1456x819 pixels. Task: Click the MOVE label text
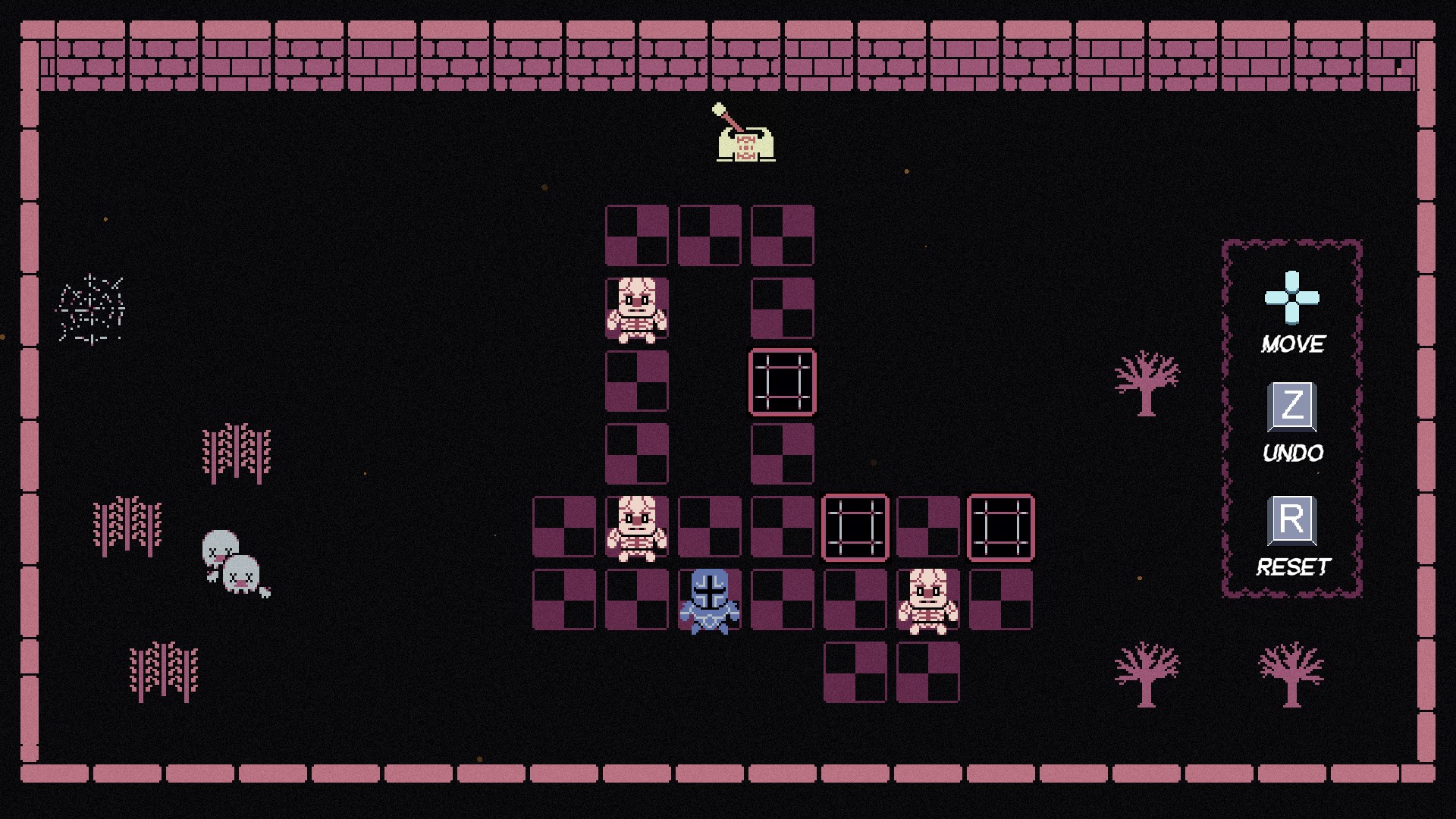(x=1292, y=345)
